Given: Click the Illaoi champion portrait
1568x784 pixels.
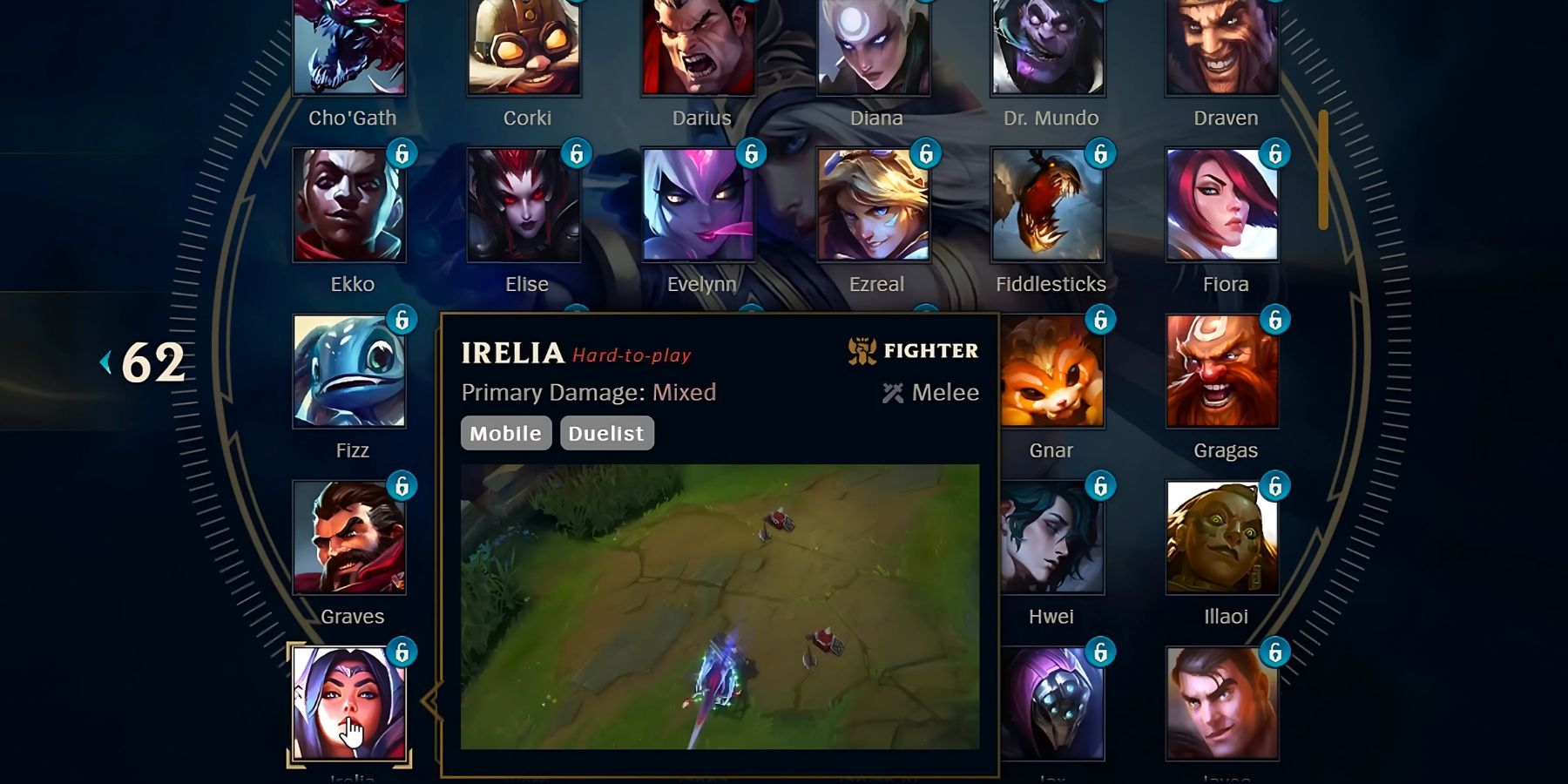Looking at the screenshot, I should pos(1224,536).
